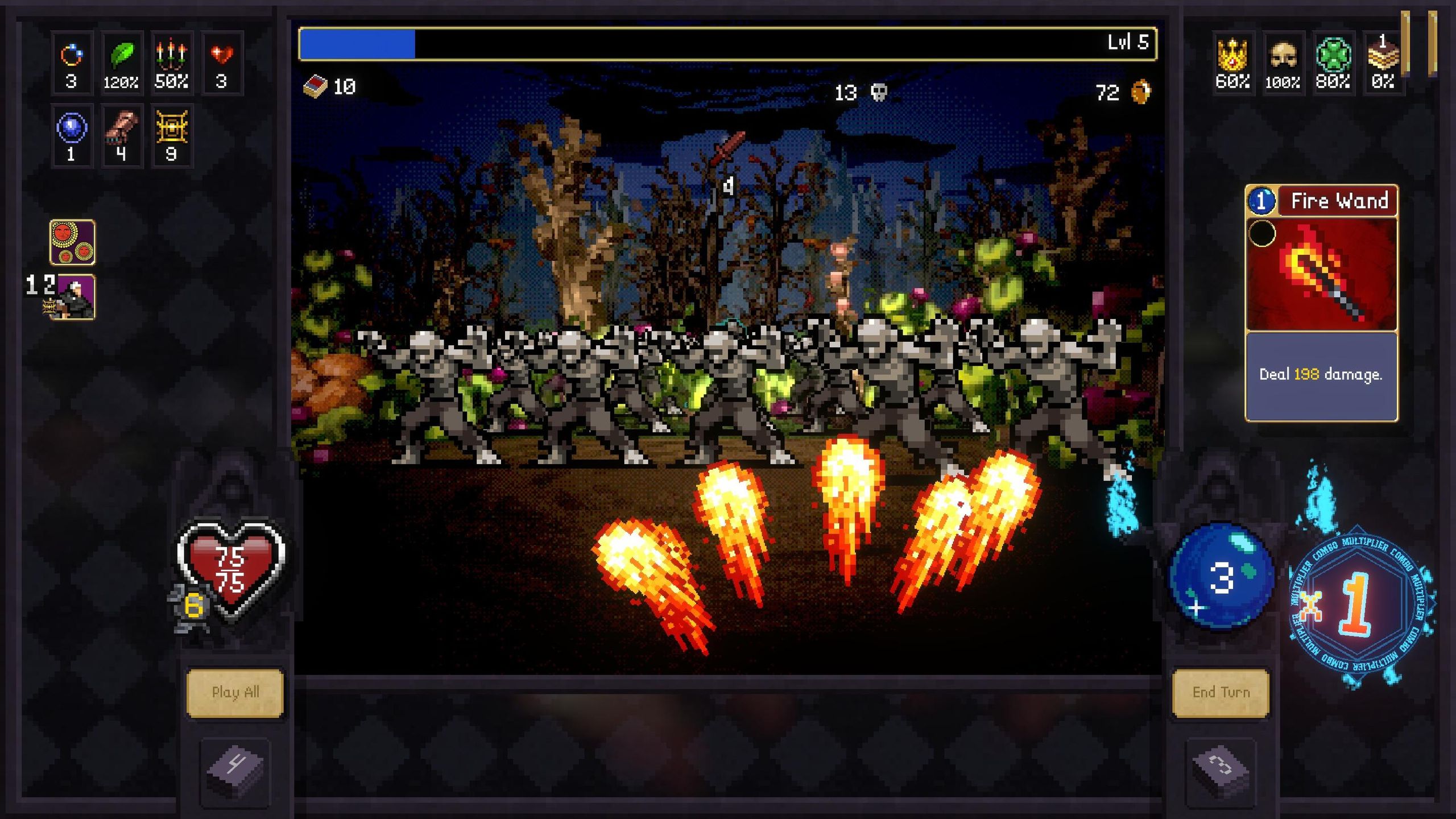Screen dimensions: 1456x819
Task: Click the Play All button
Action: click(235, 693)
